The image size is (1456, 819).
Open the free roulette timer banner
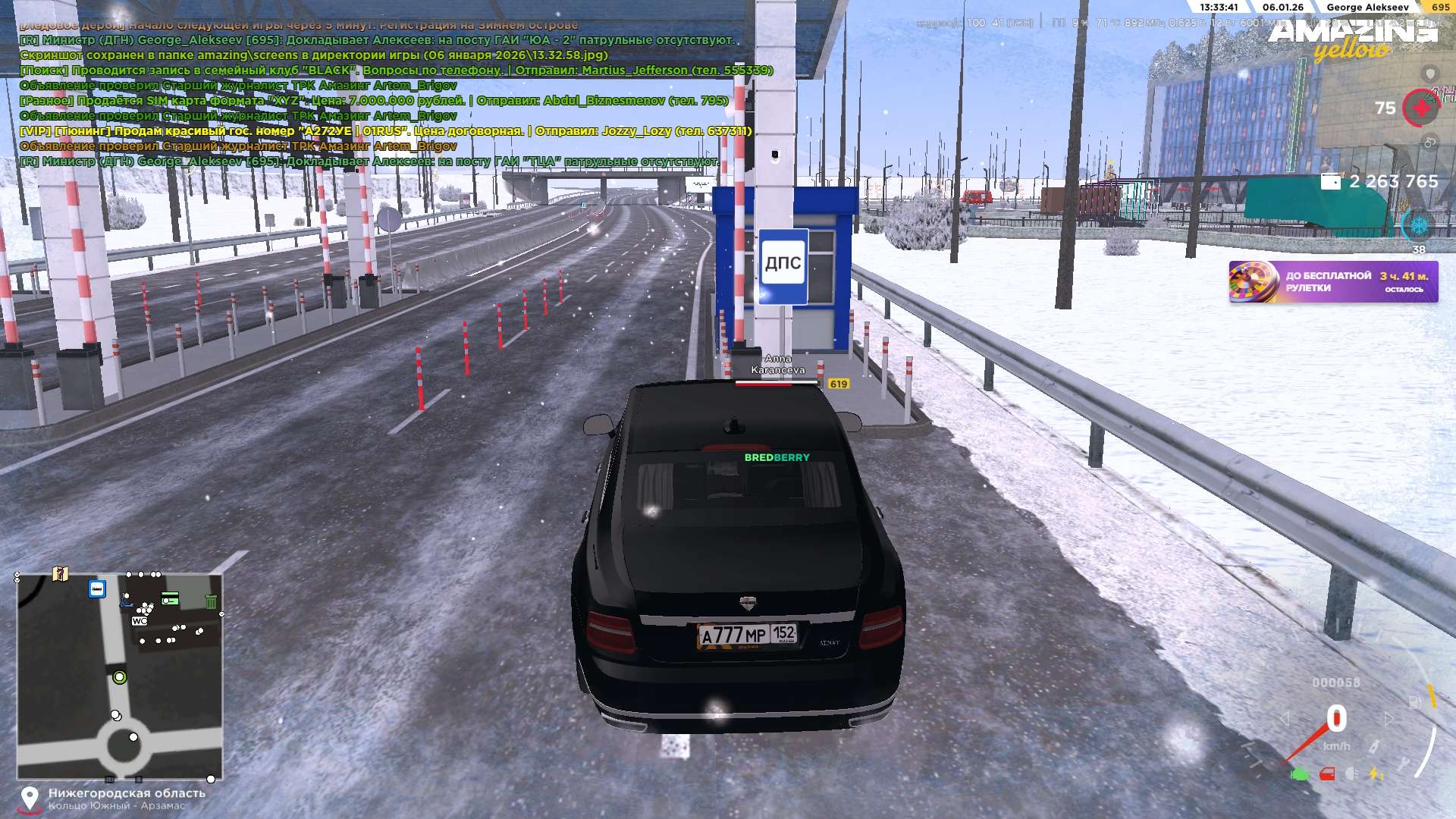point(1333,282)
